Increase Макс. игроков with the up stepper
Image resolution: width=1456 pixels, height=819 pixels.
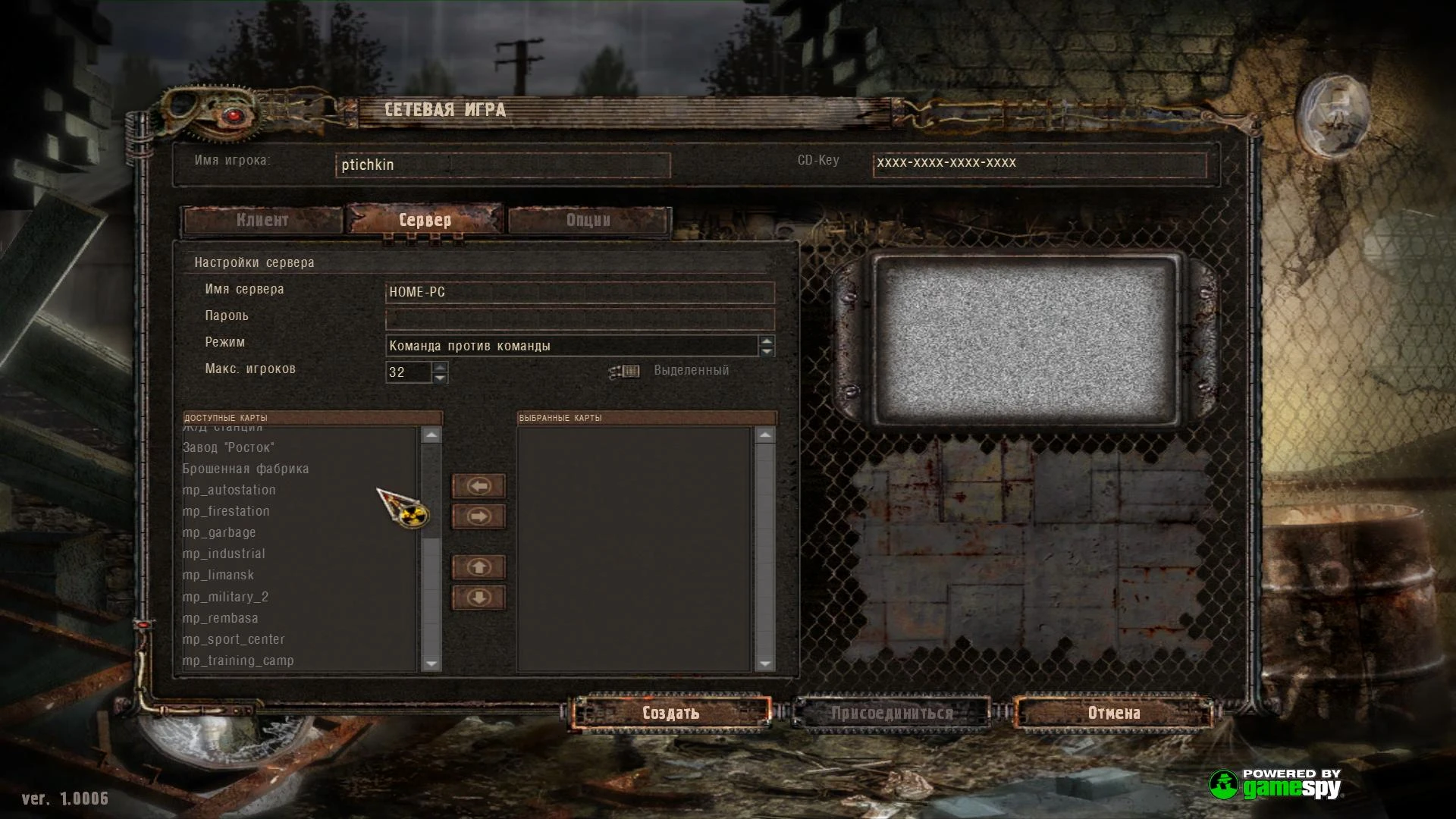click(441, 367)
